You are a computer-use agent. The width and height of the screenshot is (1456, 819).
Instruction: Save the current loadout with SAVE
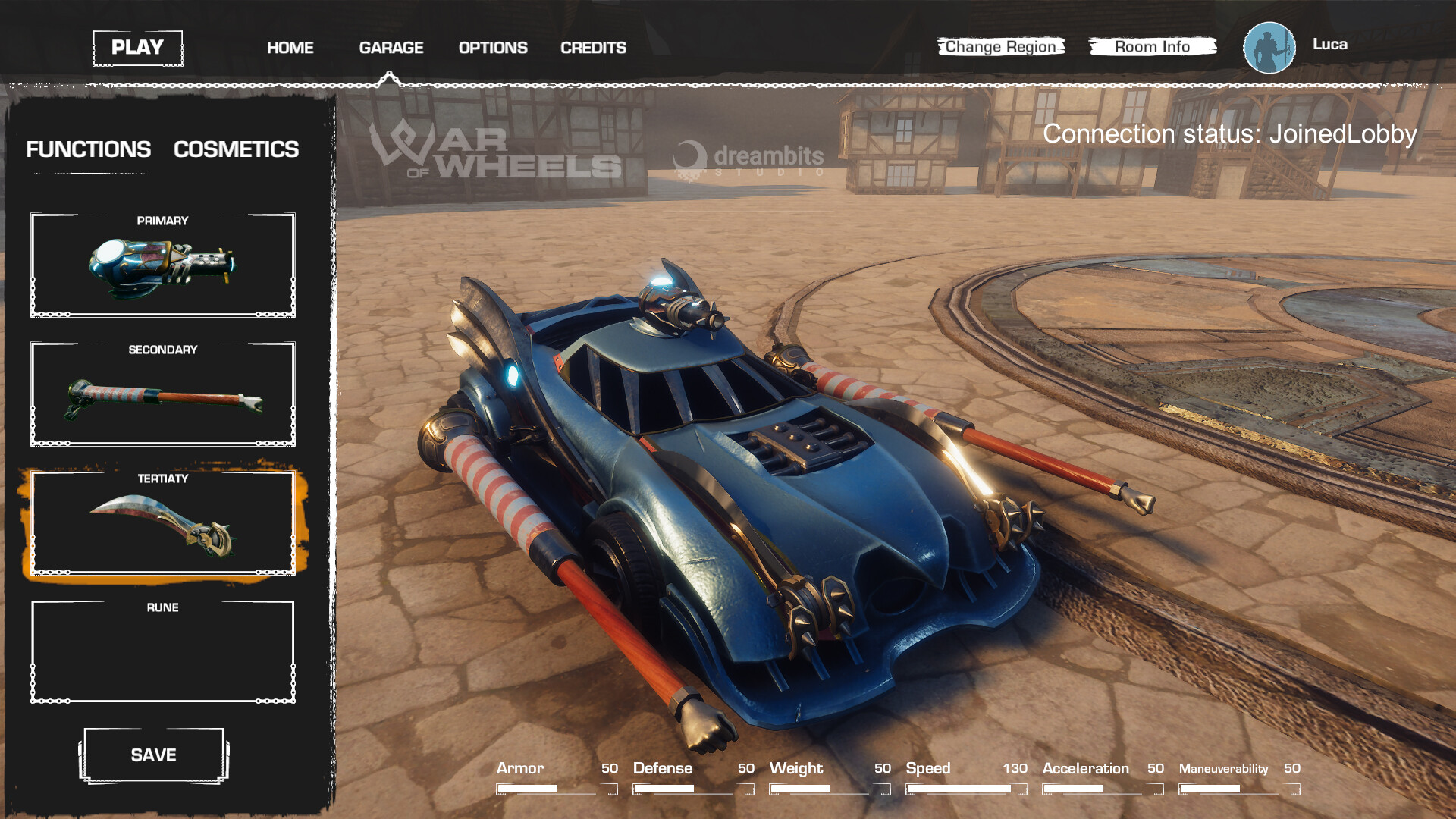point(153,755)
